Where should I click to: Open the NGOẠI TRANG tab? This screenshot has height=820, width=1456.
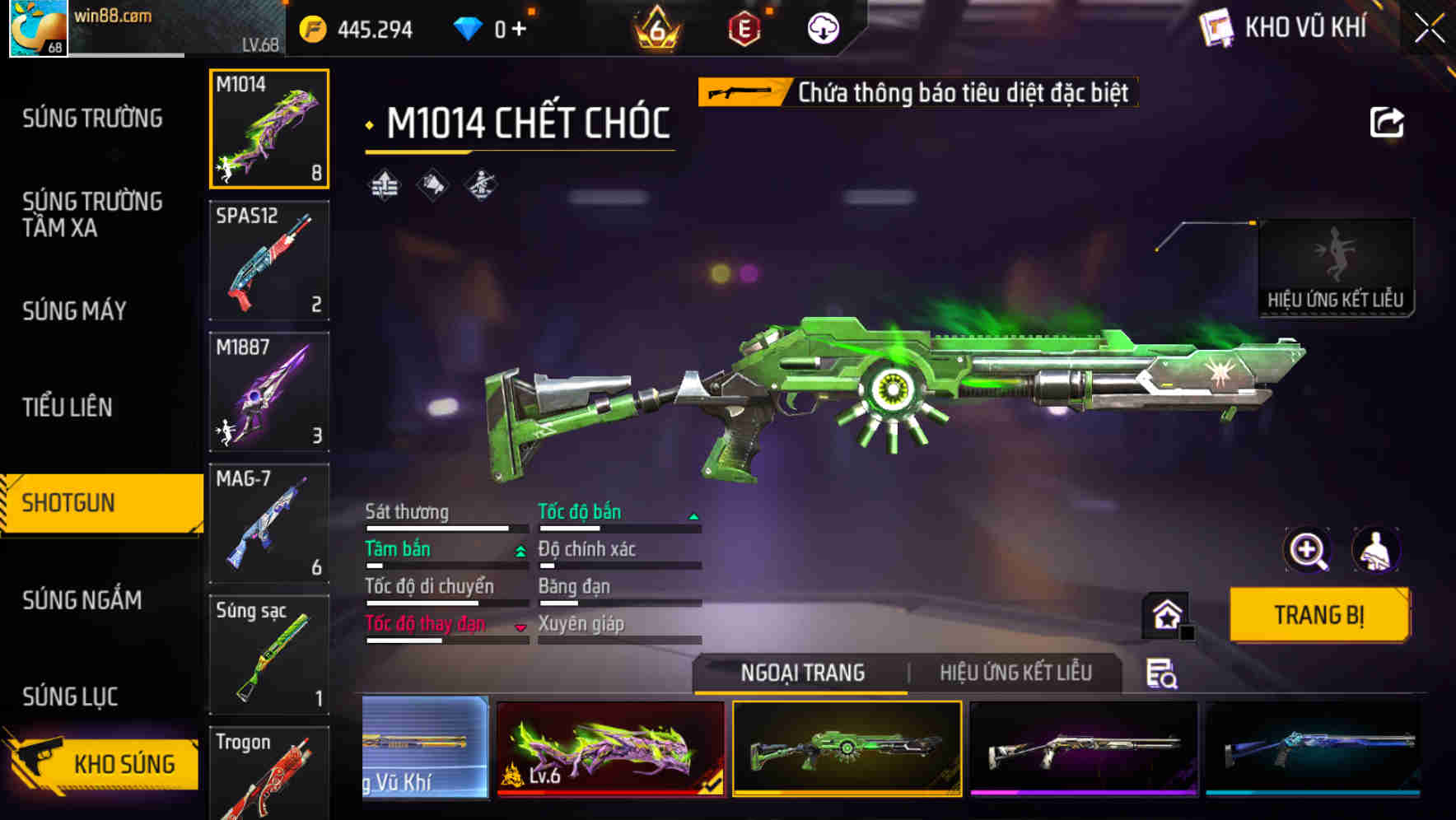802,673
